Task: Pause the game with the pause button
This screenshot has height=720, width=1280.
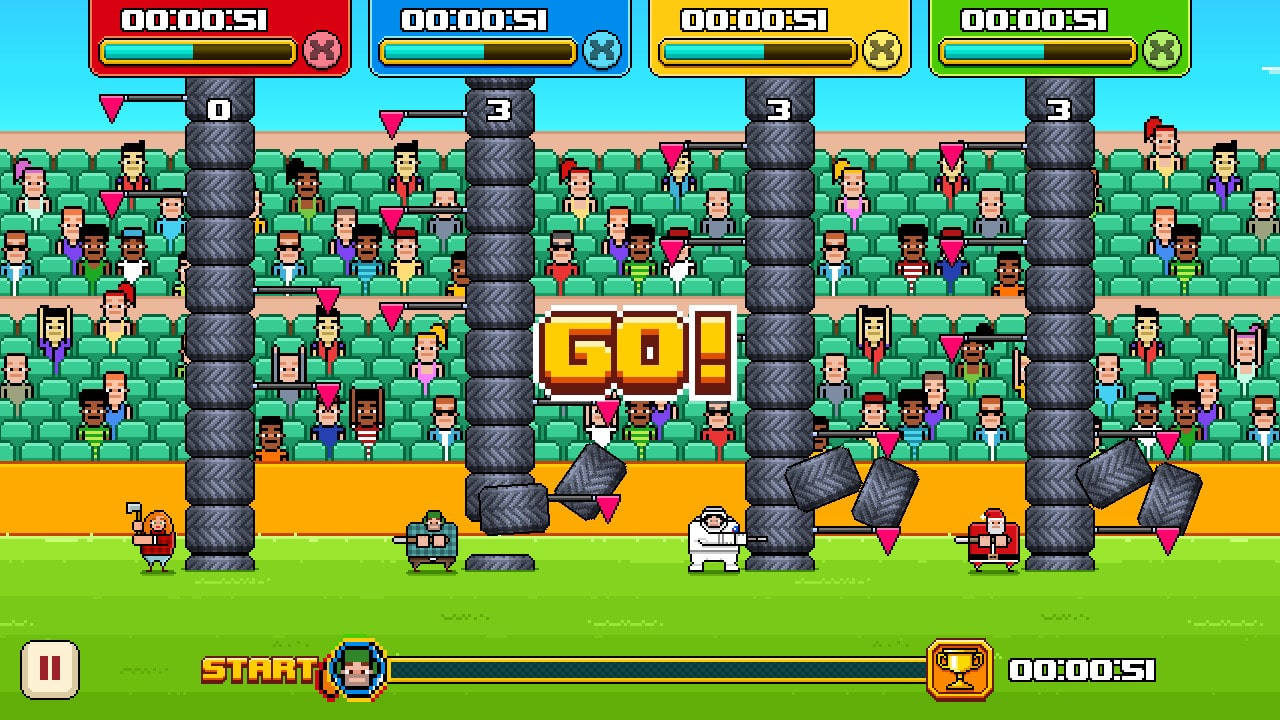Action: [x=49, y=669]
